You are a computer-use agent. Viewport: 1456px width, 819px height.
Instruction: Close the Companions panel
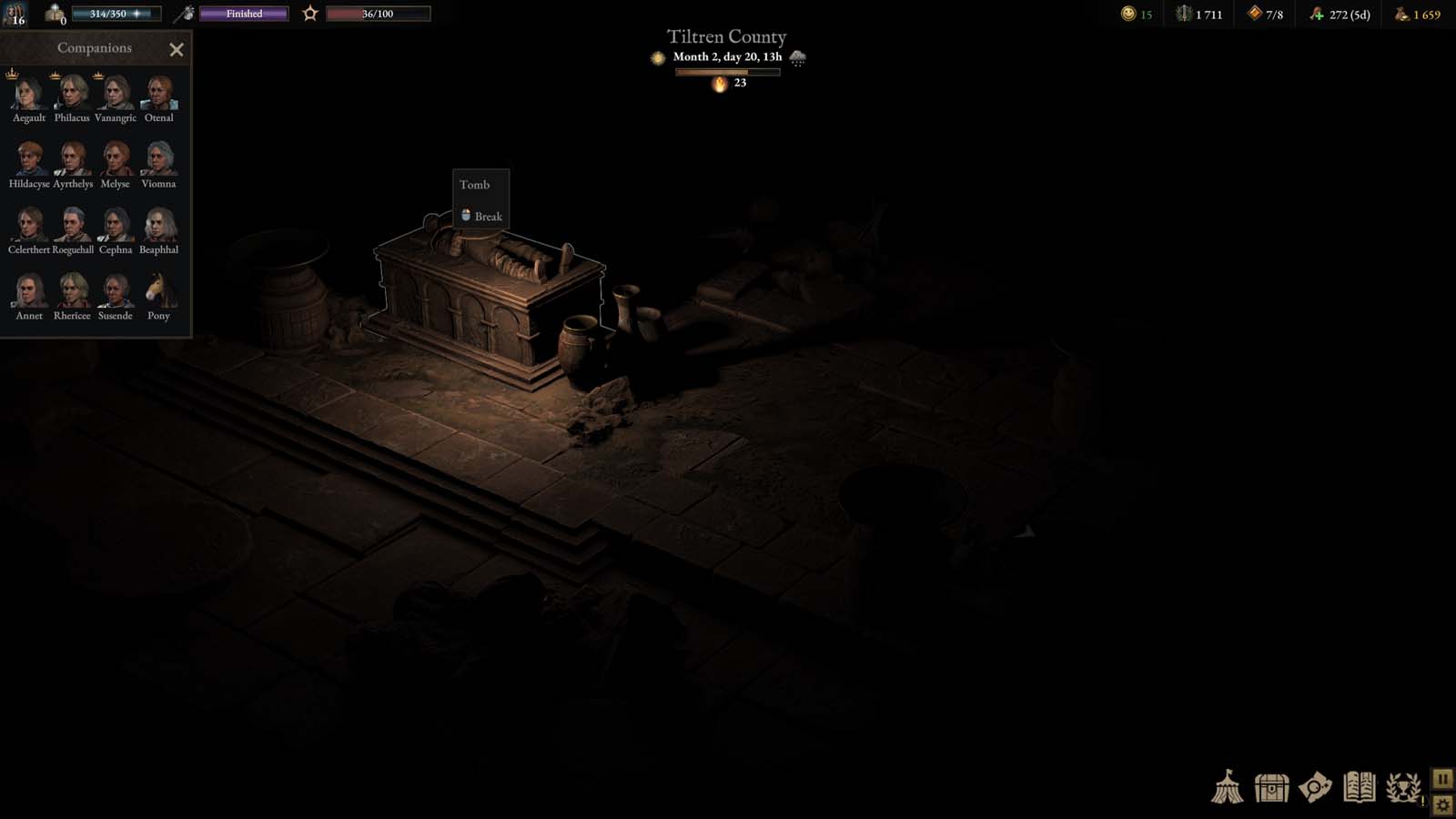177,49
